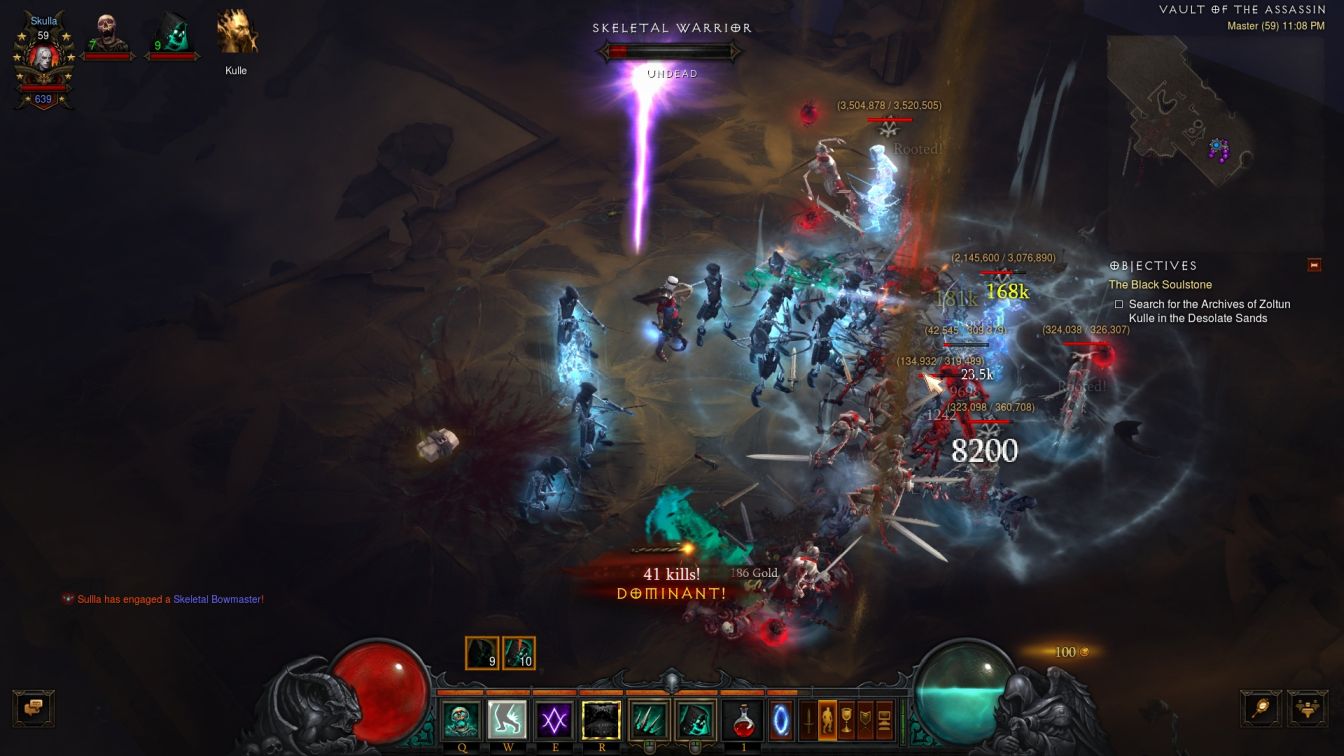Collapse the Objectives tracker

(1314, 265)
